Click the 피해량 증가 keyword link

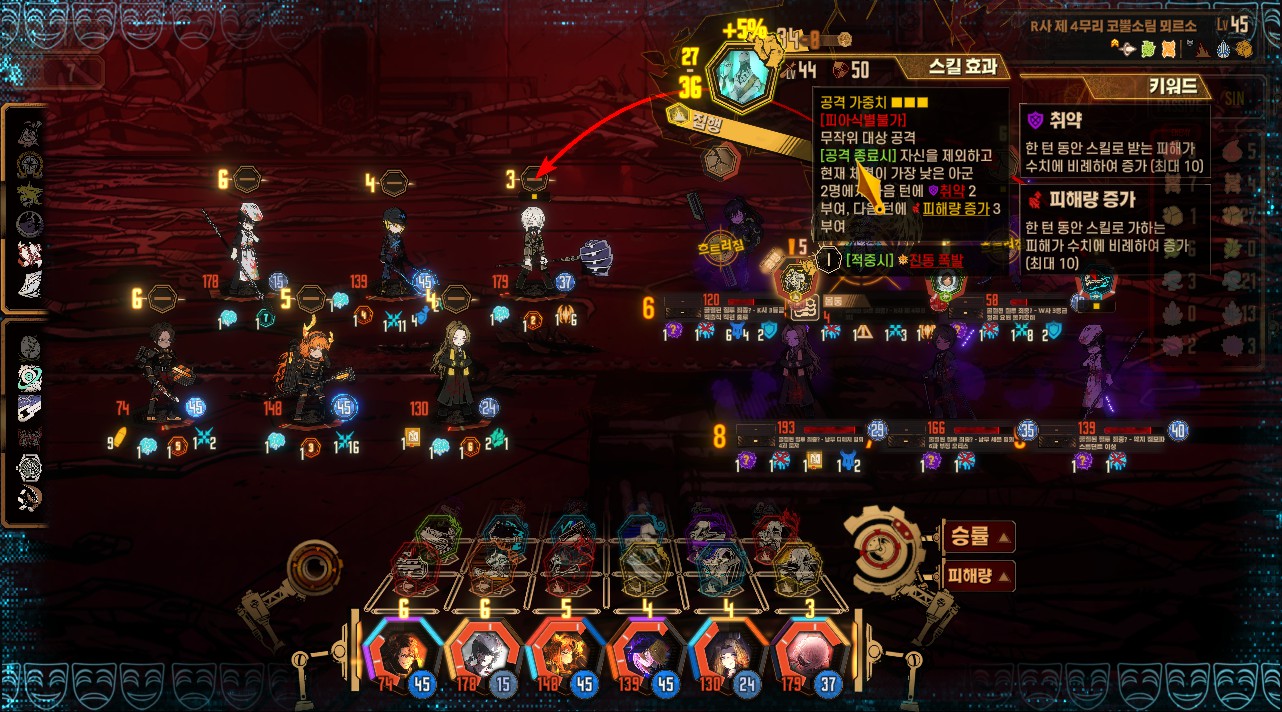coord(955,209)
